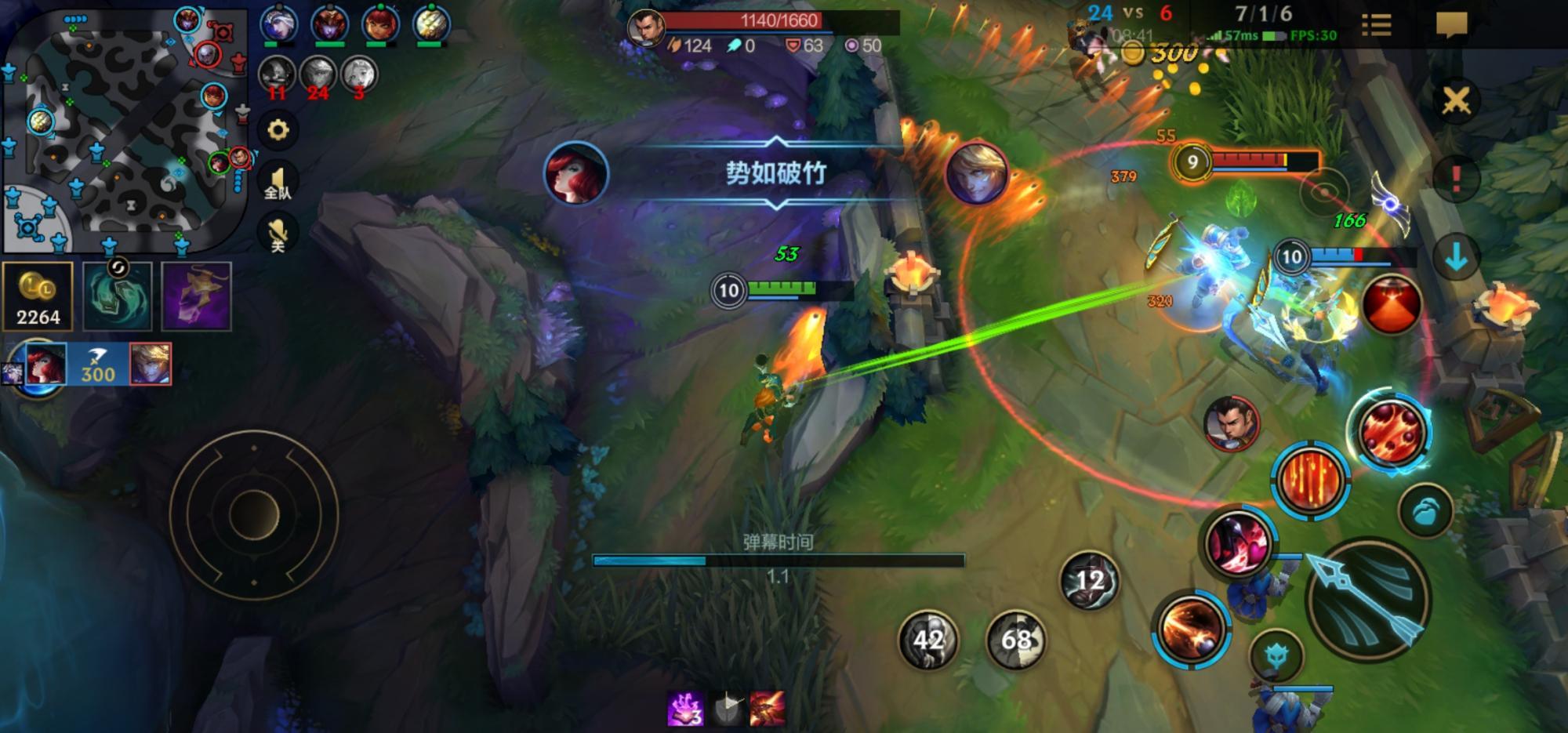Send the blue down-arrow ping
The image size is (1568, 733).
coord(1456,257)
